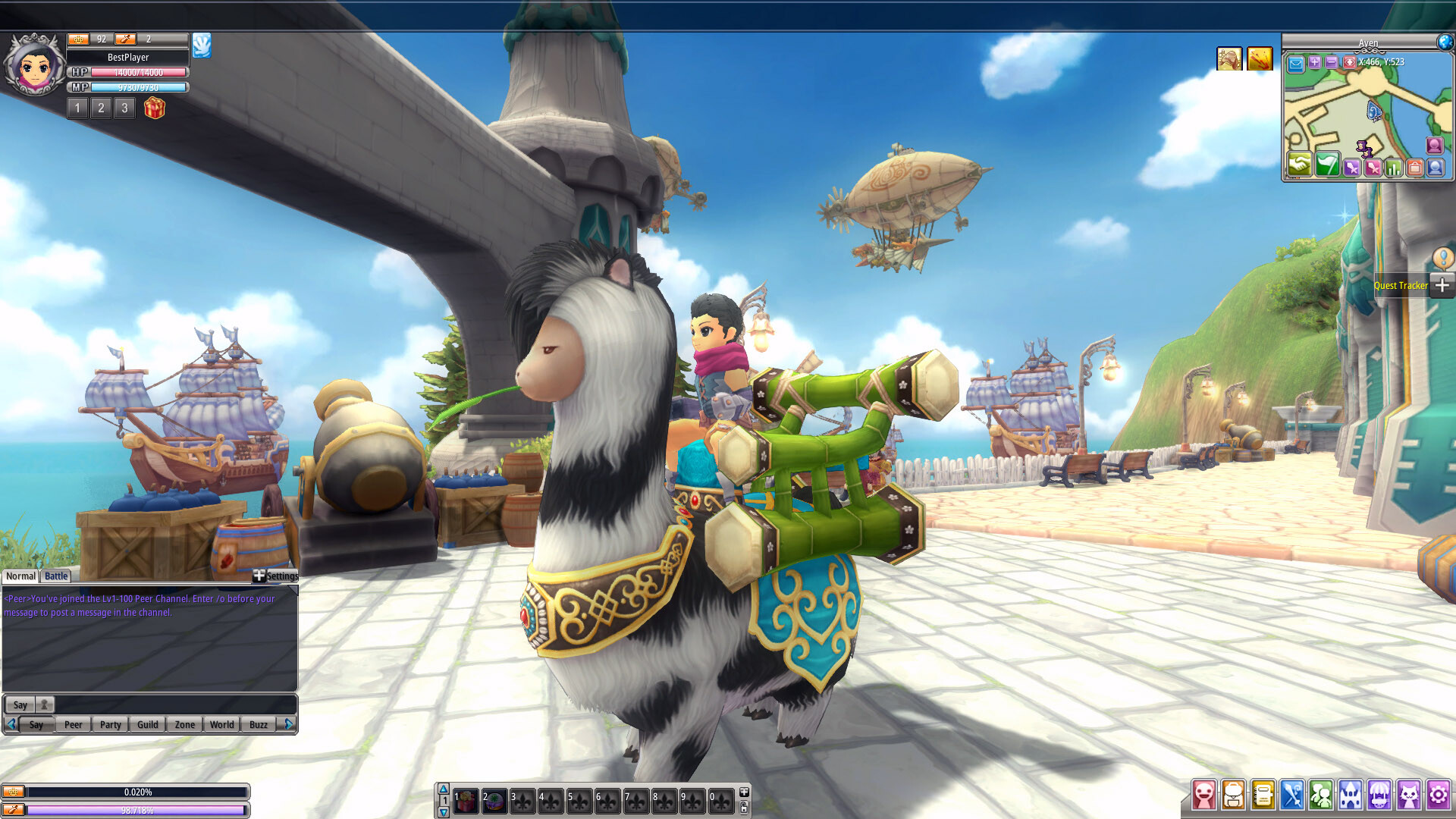Select the World chat channel
This screenshot has width=1456, height=819.
click(x=221, y=724)
